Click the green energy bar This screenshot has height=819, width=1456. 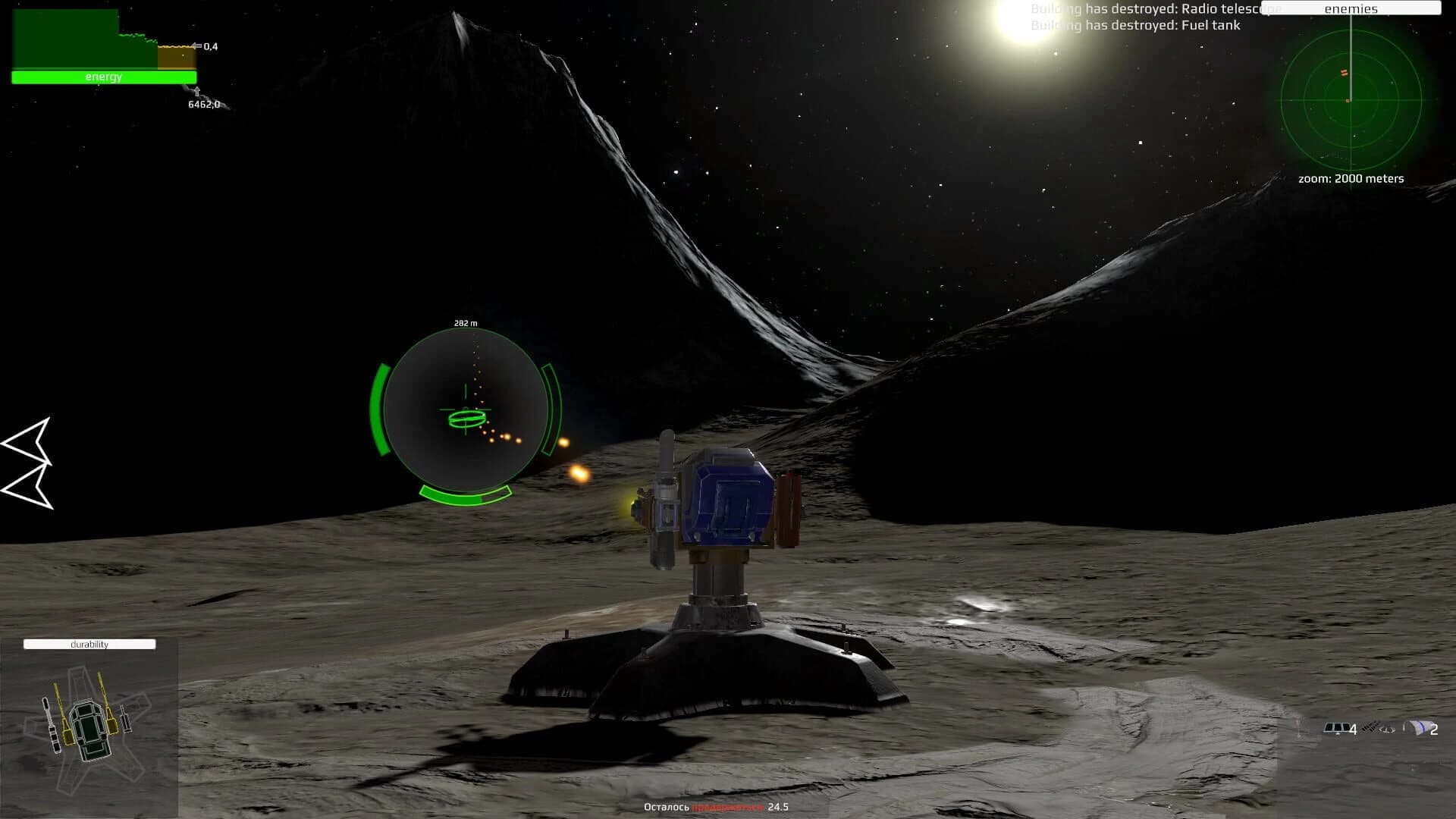click(104, 77)
